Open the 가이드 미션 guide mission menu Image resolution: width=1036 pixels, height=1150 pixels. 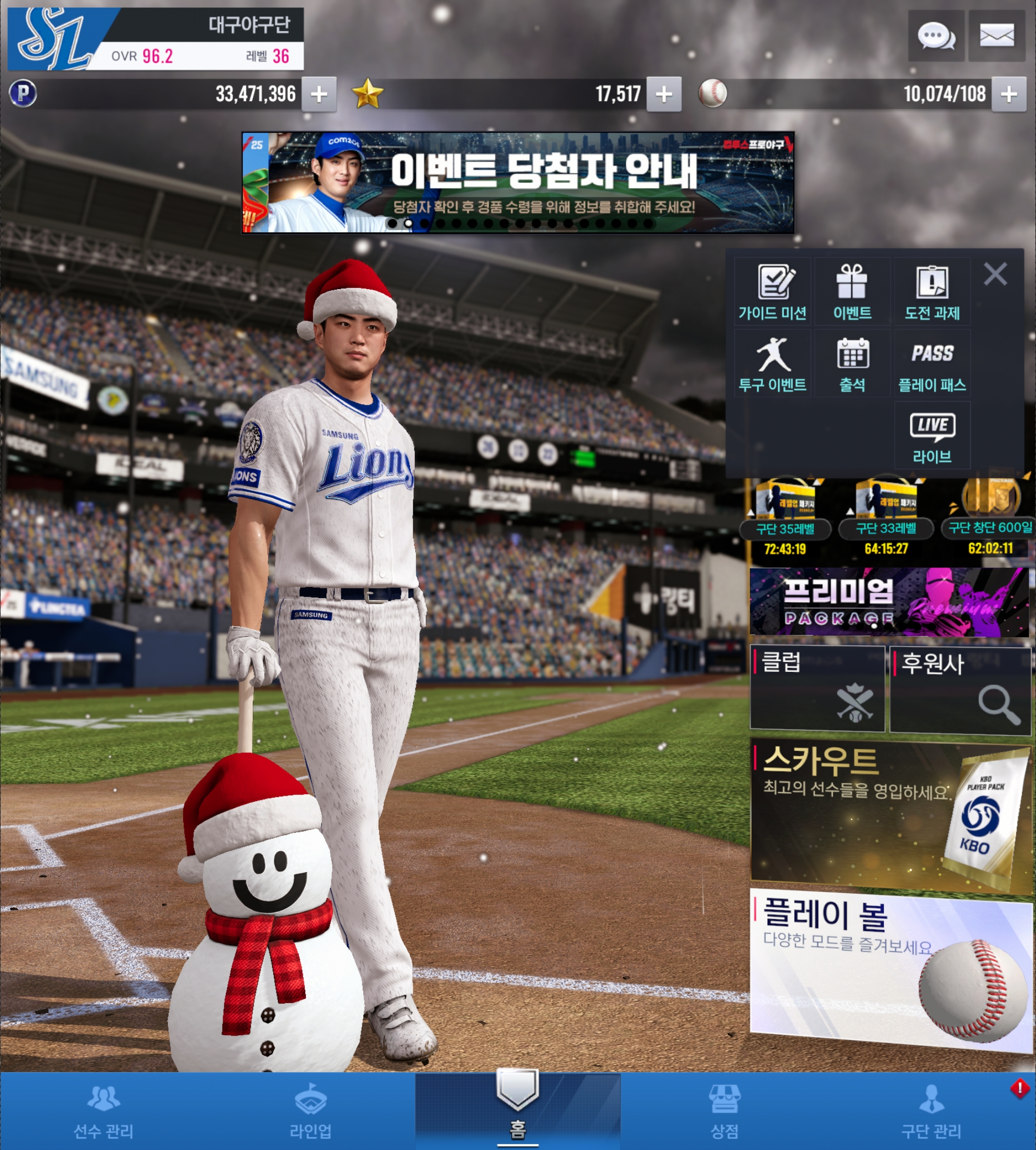[x=772, y=292]
